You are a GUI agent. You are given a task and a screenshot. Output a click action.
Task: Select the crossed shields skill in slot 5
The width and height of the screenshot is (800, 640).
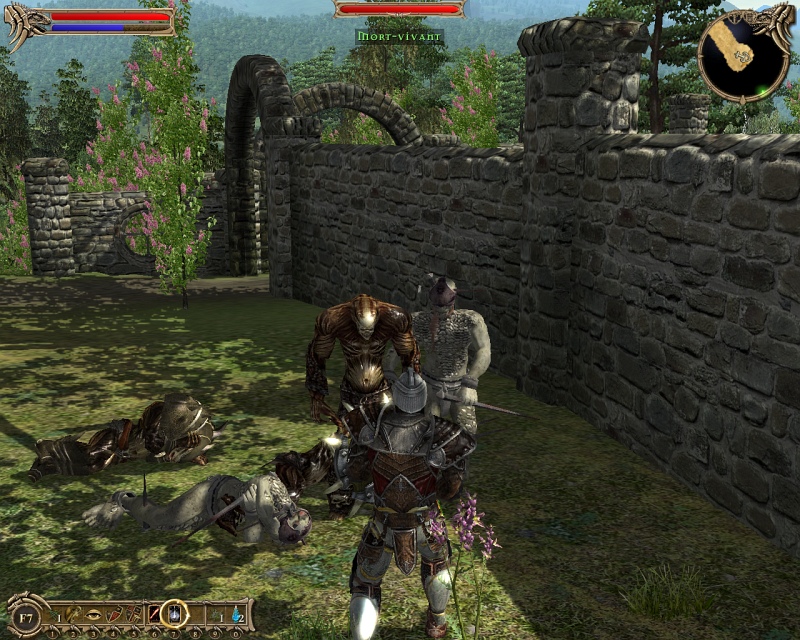pos(132,613)
